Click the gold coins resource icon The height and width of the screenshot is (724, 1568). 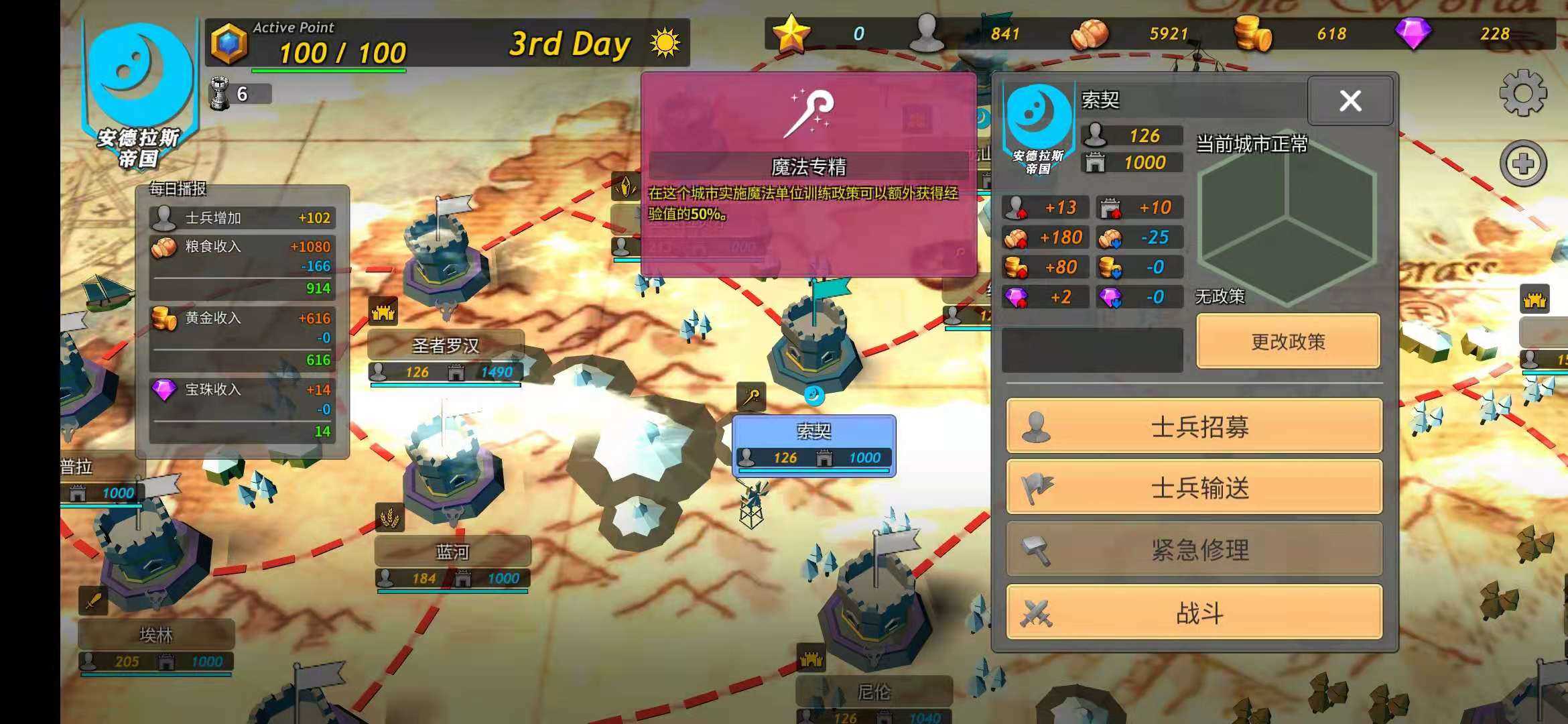(x=1252, y=34)
